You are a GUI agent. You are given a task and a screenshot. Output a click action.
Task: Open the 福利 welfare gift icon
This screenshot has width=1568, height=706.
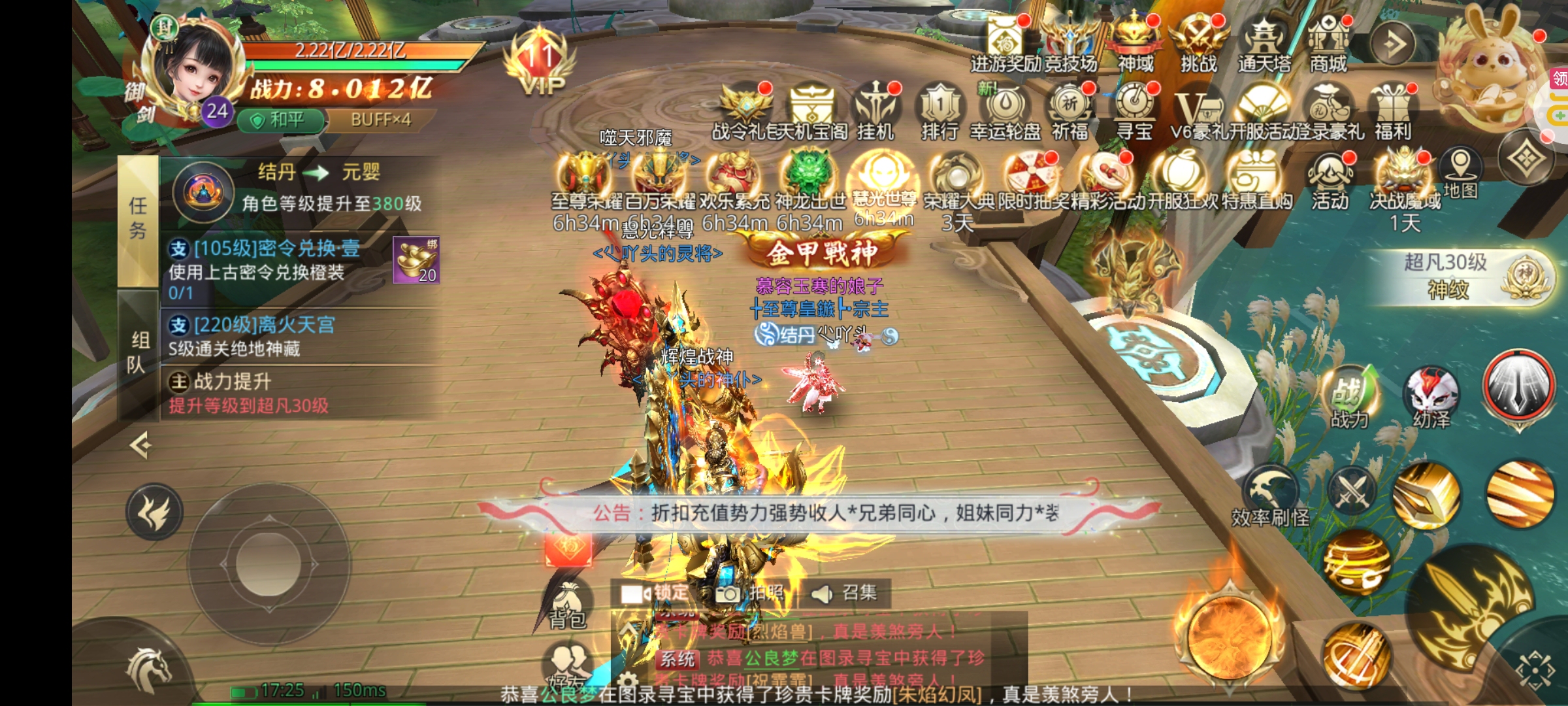[1393, 110]
